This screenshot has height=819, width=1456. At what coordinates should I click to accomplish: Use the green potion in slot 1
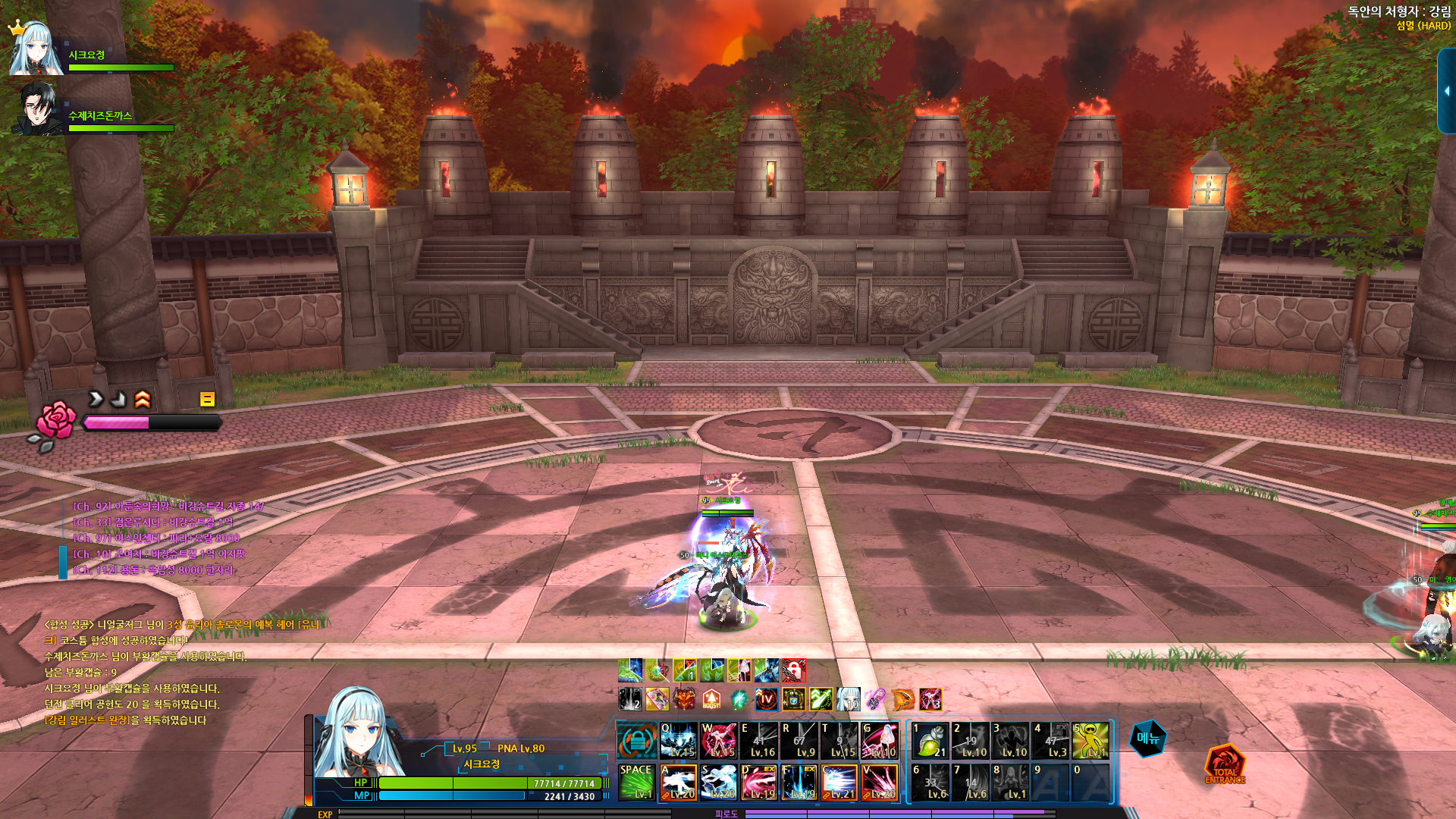[x=930, y=740]
